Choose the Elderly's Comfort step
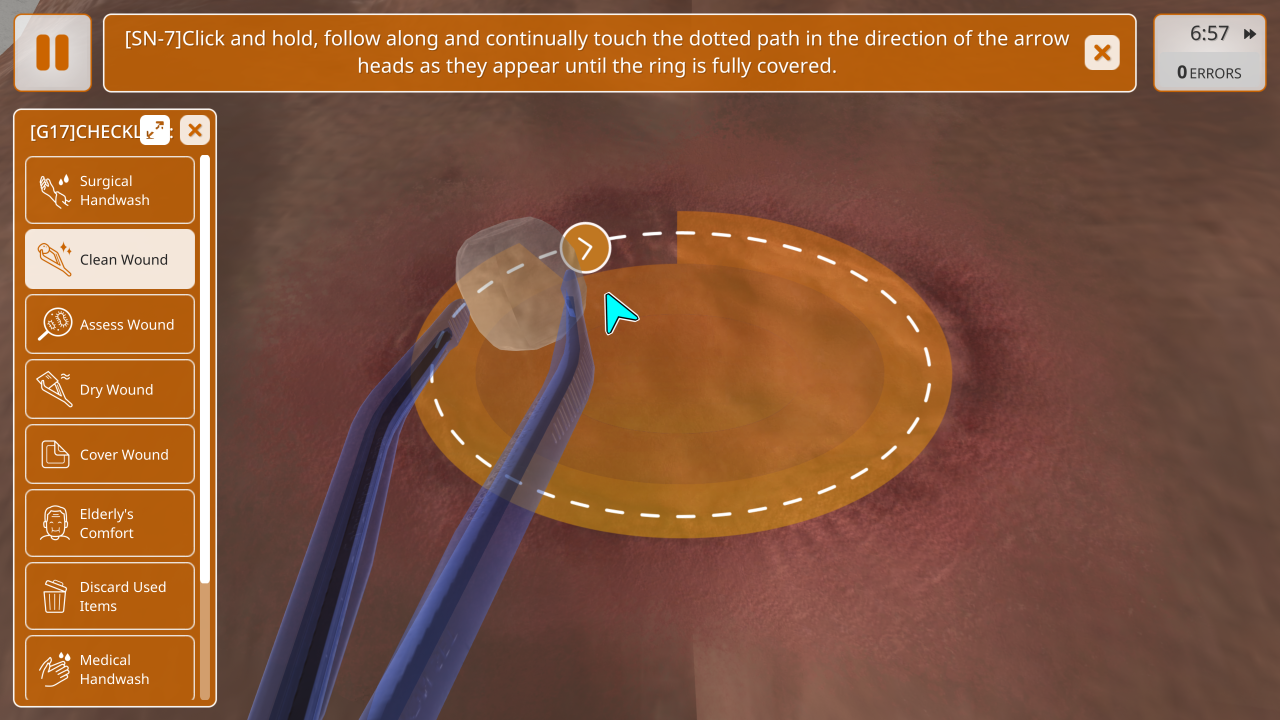The image size is (1280, 720). pyautogui.click(x=110, y=523)
